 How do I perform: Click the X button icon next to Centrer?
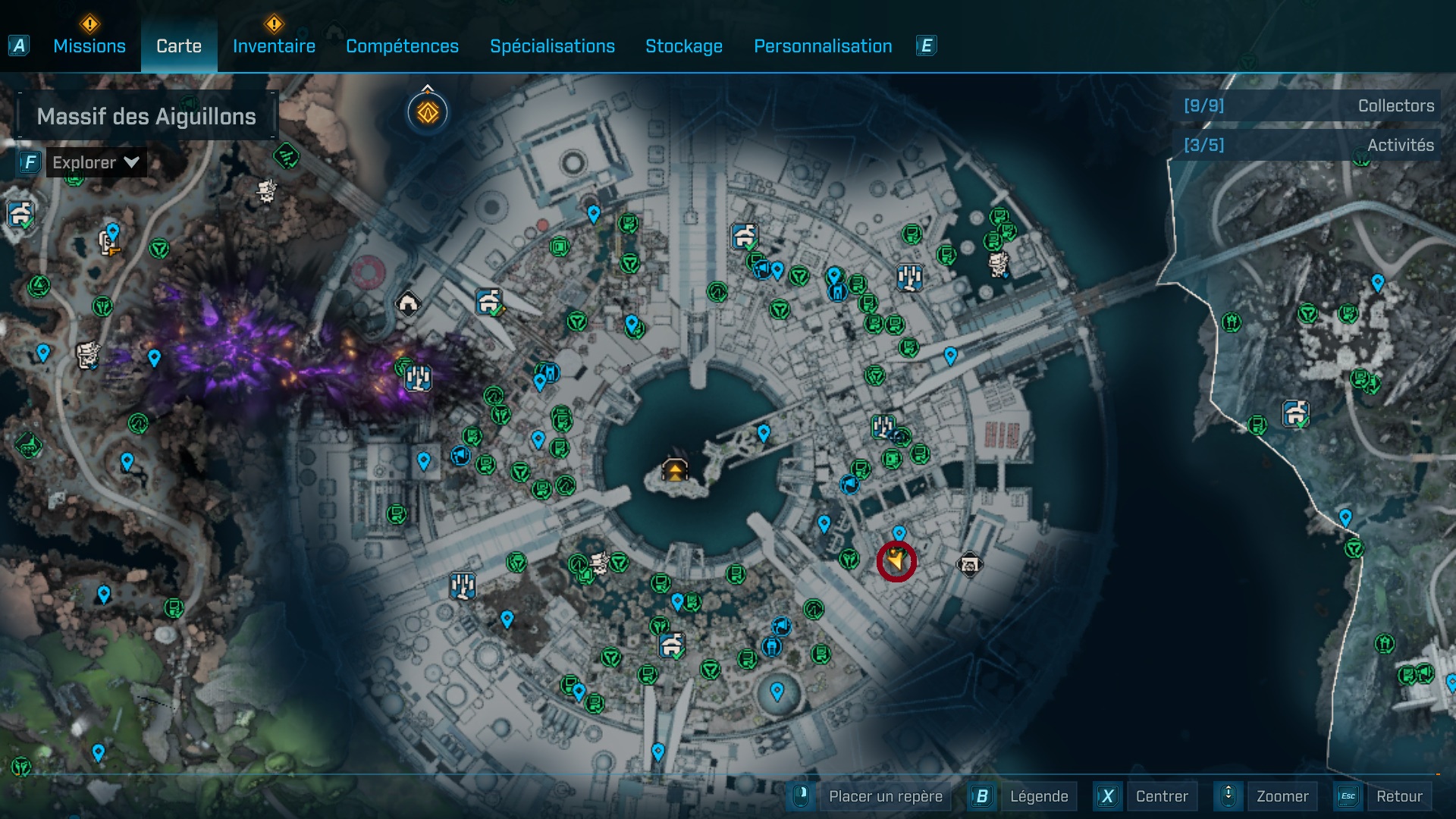tap(1109, 796)
